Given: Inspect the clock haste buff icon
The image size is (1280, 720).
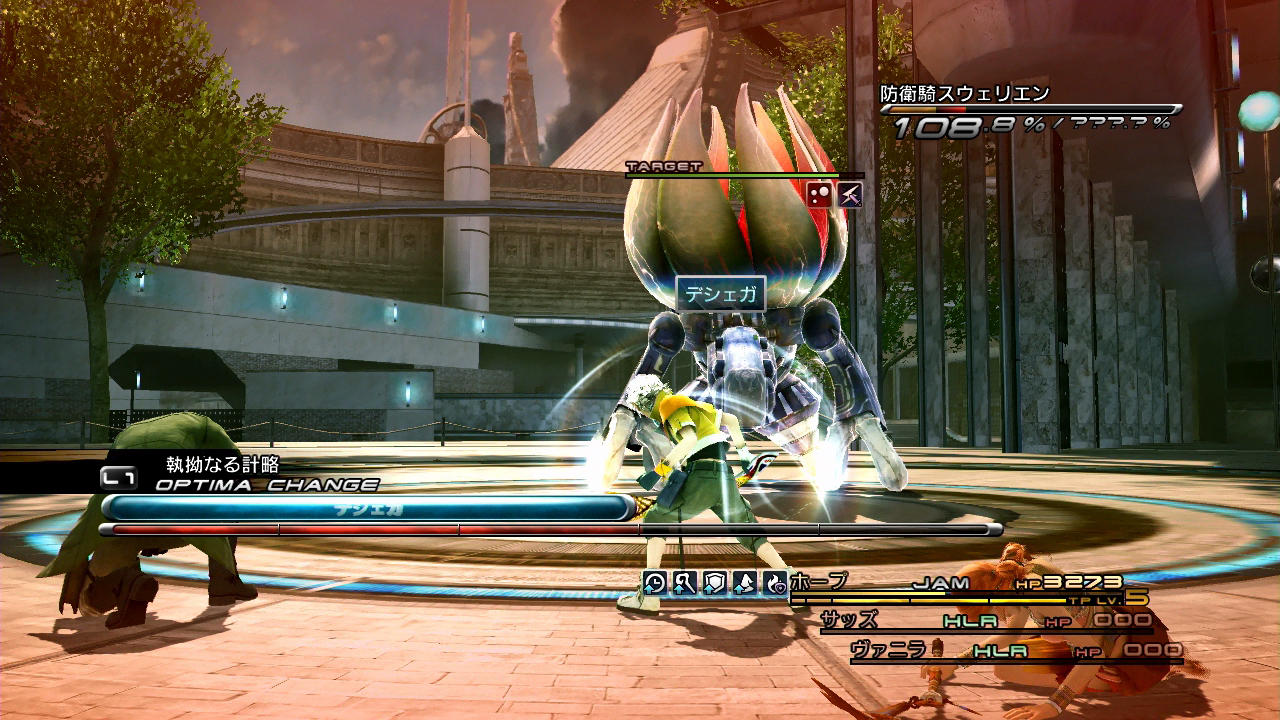Looking at the screenshot, I should [x=654, y=583].
